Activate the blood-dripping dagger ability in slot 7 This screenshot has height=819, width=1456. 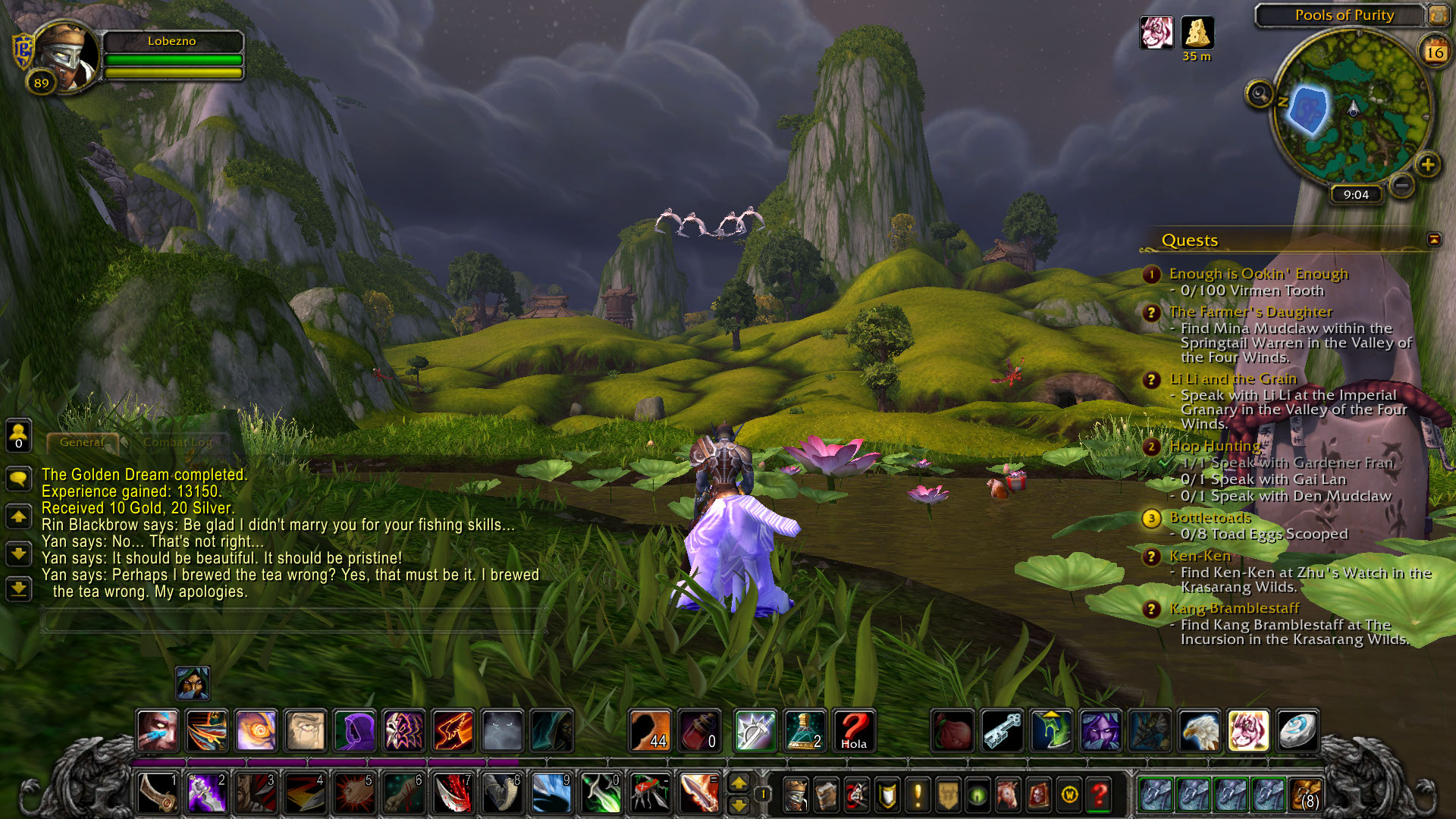[x=453, y=793]
